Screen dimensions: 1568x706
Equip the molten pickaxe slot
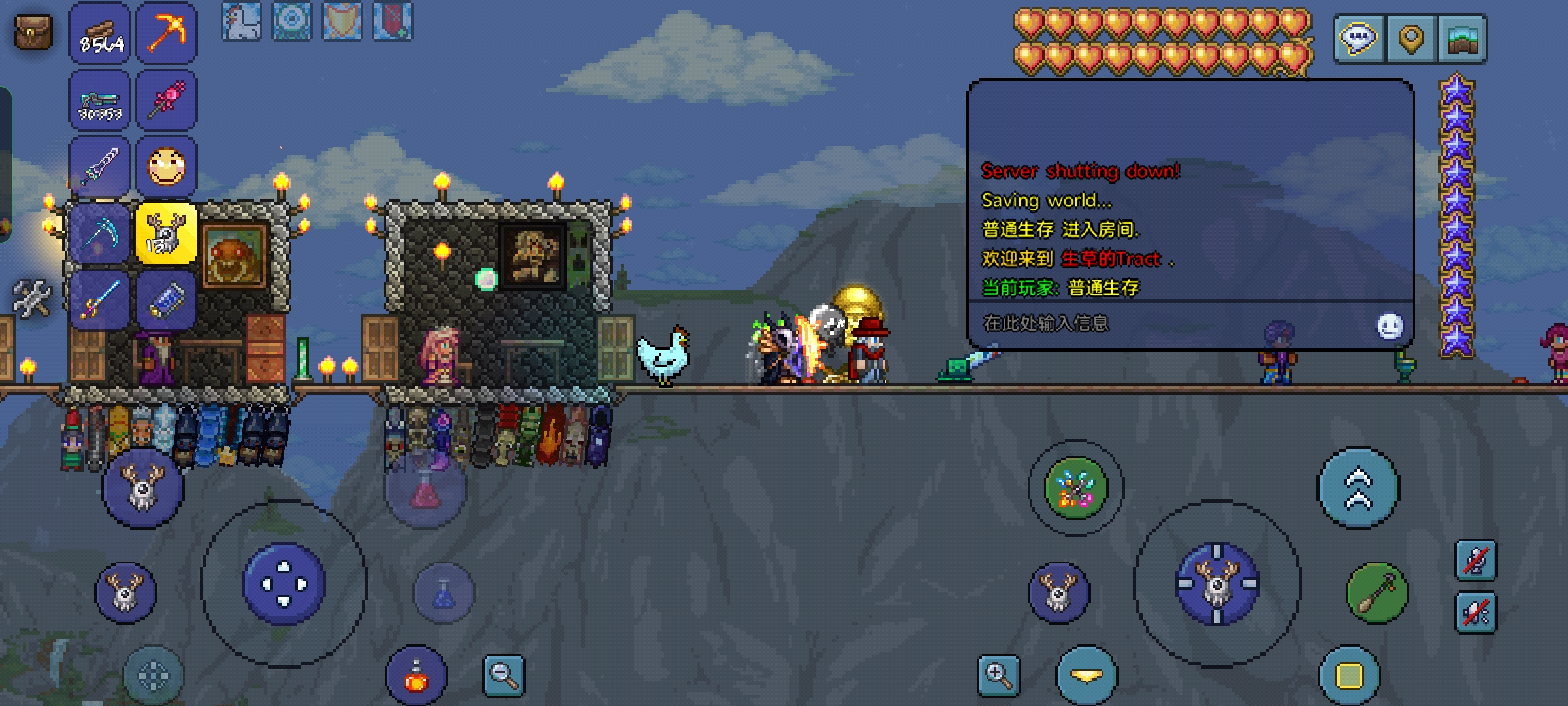pyautogui.click(x=166, y=34)
